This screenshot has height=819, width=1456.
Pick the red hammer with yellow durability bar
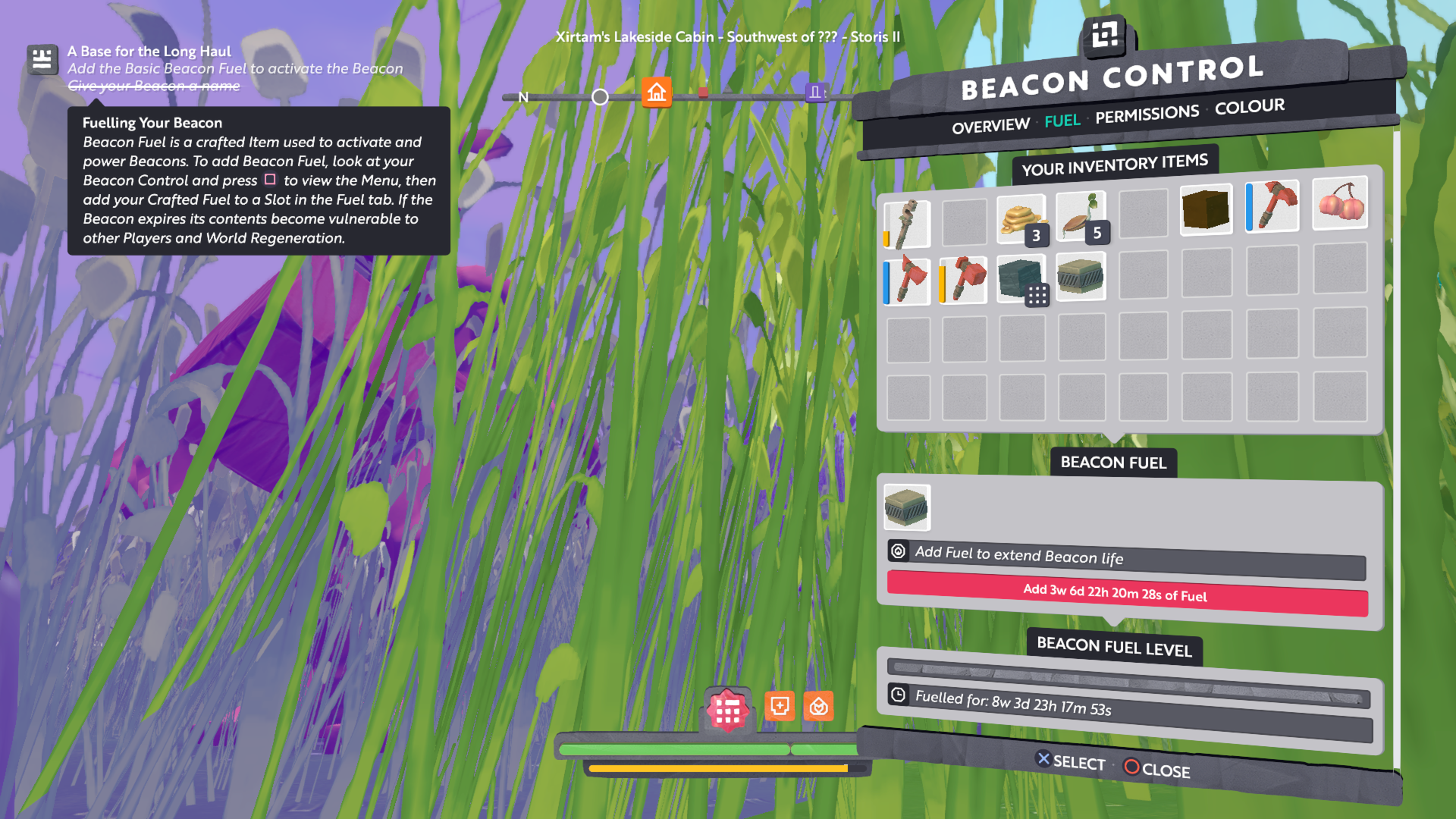coord(963,280)
